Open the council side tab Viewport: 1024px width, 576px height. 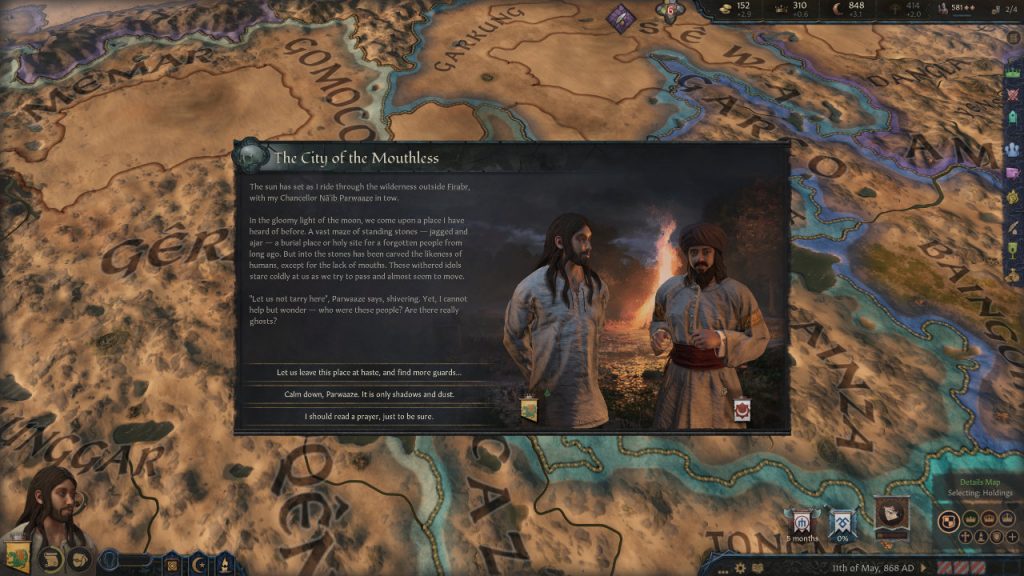1012,147
